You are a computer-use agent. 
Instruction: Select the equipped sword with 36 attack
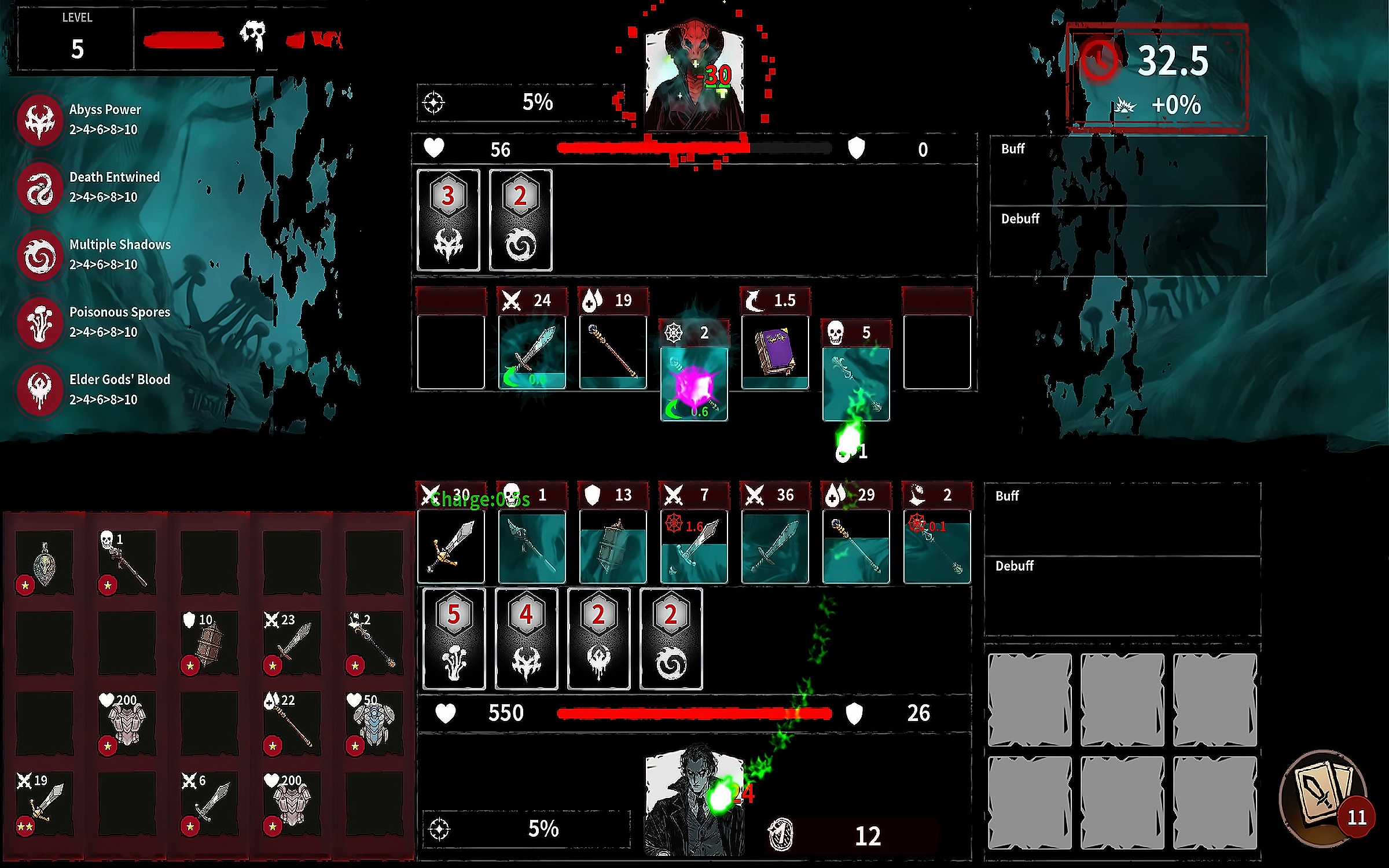[775, 547]
